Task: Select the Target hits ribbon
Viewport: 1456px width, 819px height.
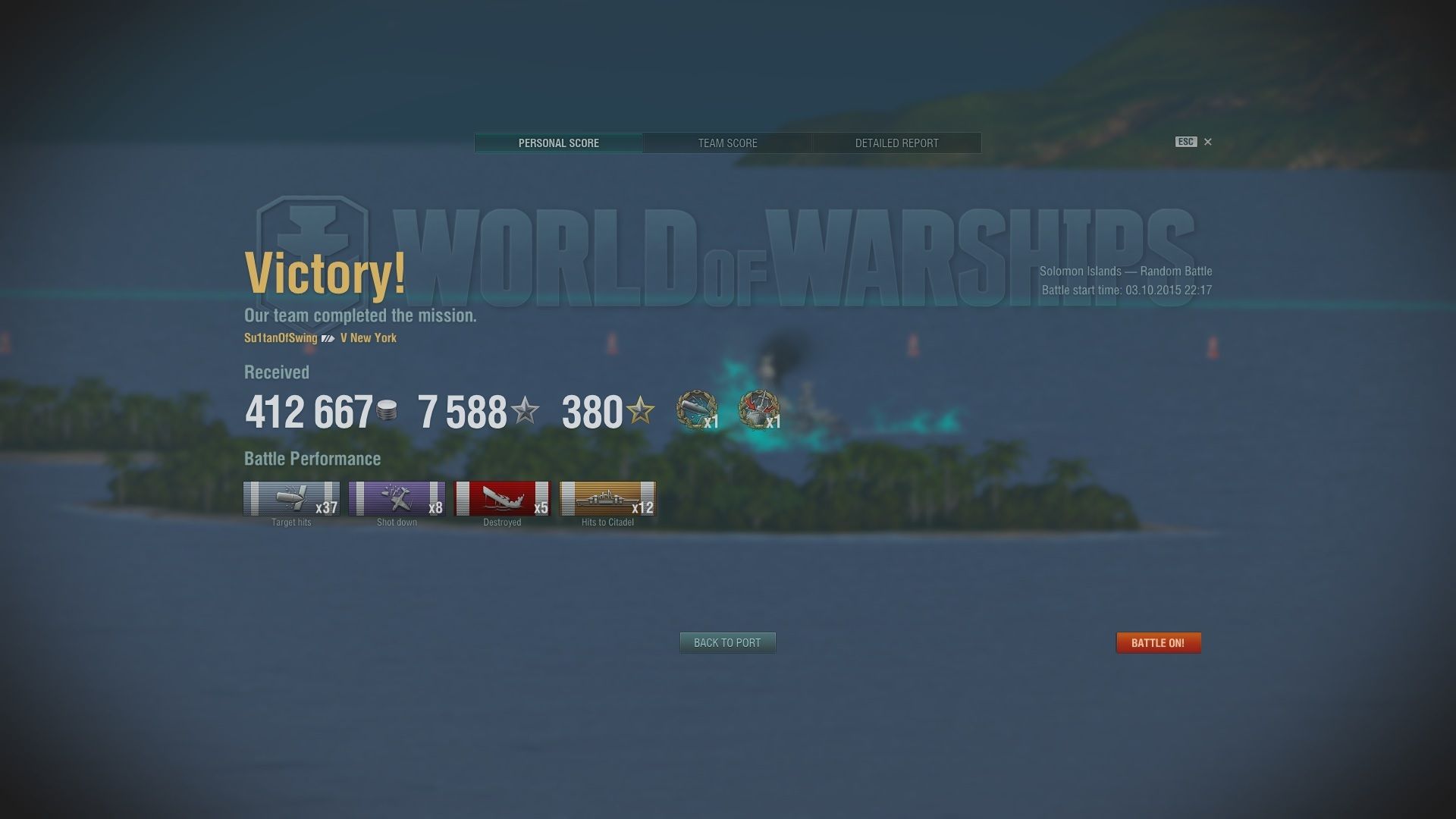Action: tap(291, 499)
